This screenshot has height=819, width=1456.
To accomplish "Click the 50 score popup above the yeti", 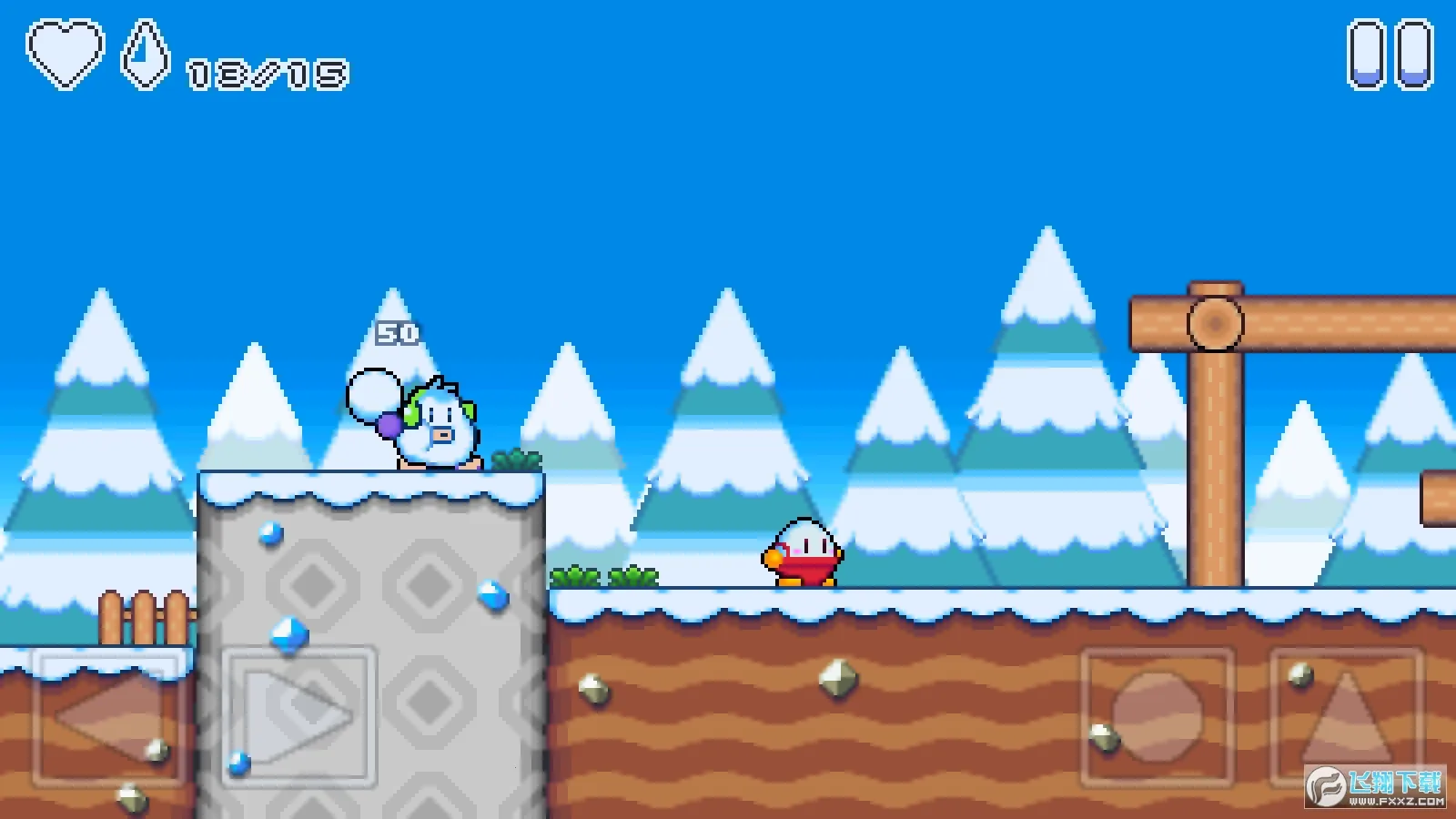I will tap(398, 332).
